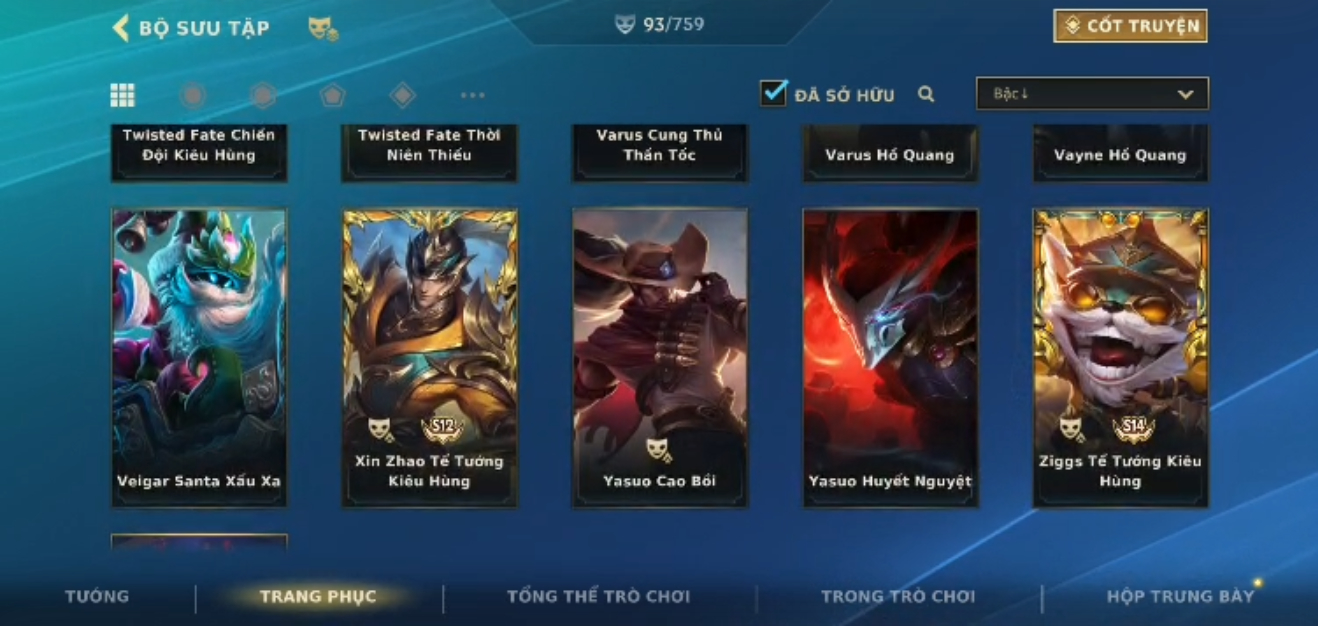Choose the Vayne Hồ Quang skin card

click(x=1120, y=152)
